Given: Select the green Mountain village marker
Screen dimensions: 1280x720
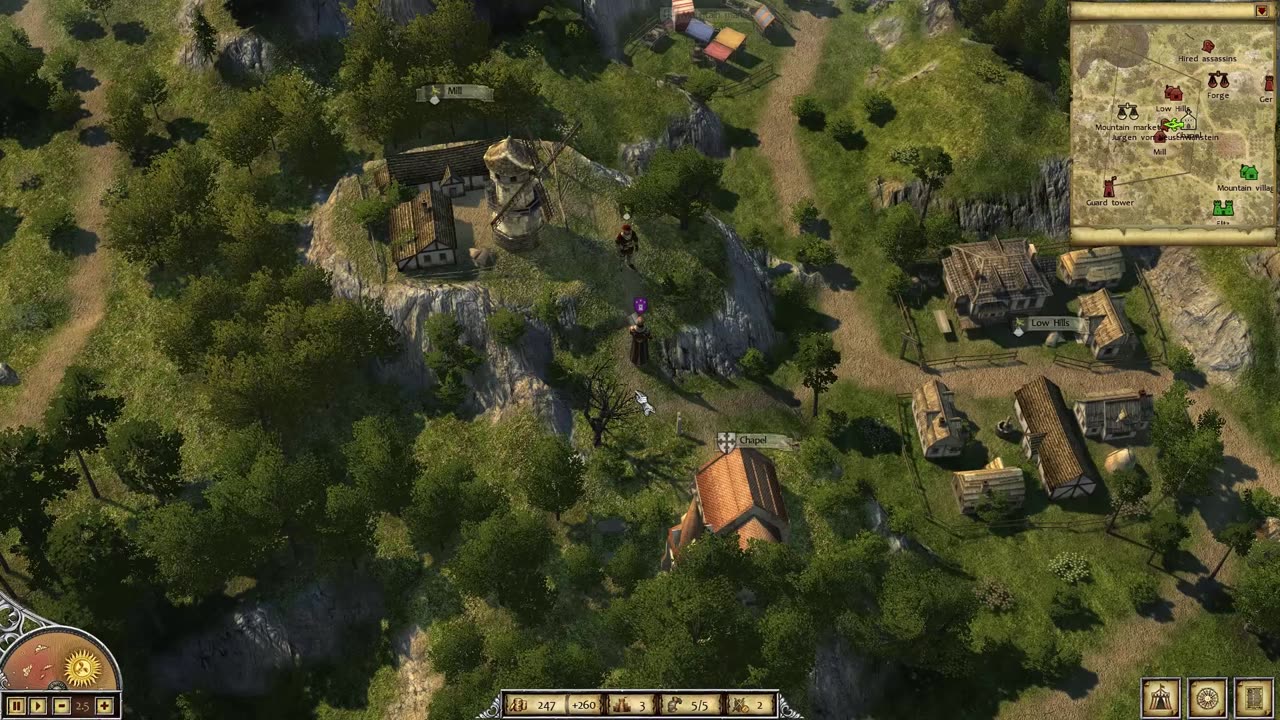Looking at the screenshot, I should pyautogui.click(x=1248, y=173).
